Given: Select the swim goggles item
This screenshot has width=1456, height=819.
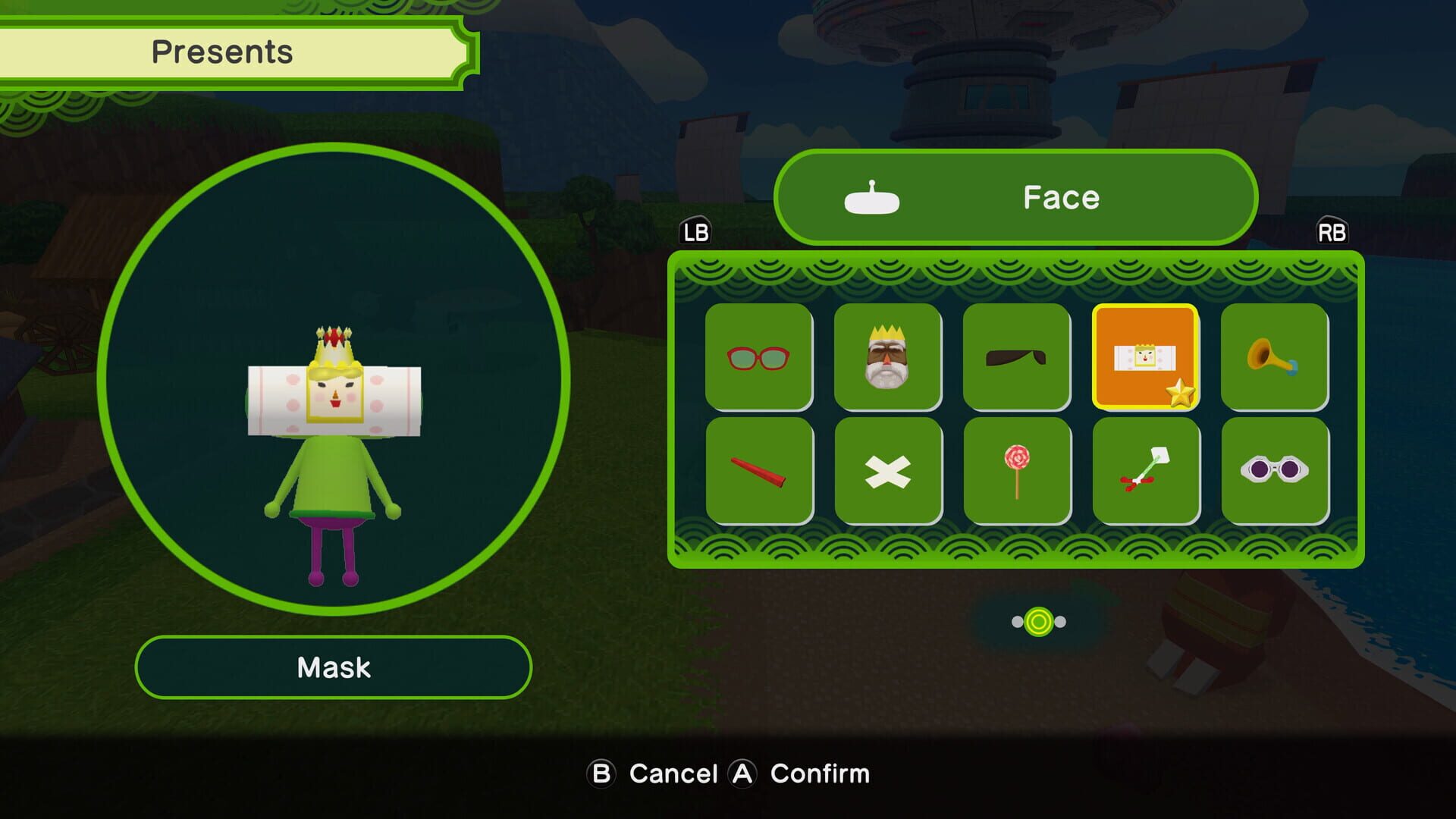Looking at the screenshot, I should [x=1274, y=469].
